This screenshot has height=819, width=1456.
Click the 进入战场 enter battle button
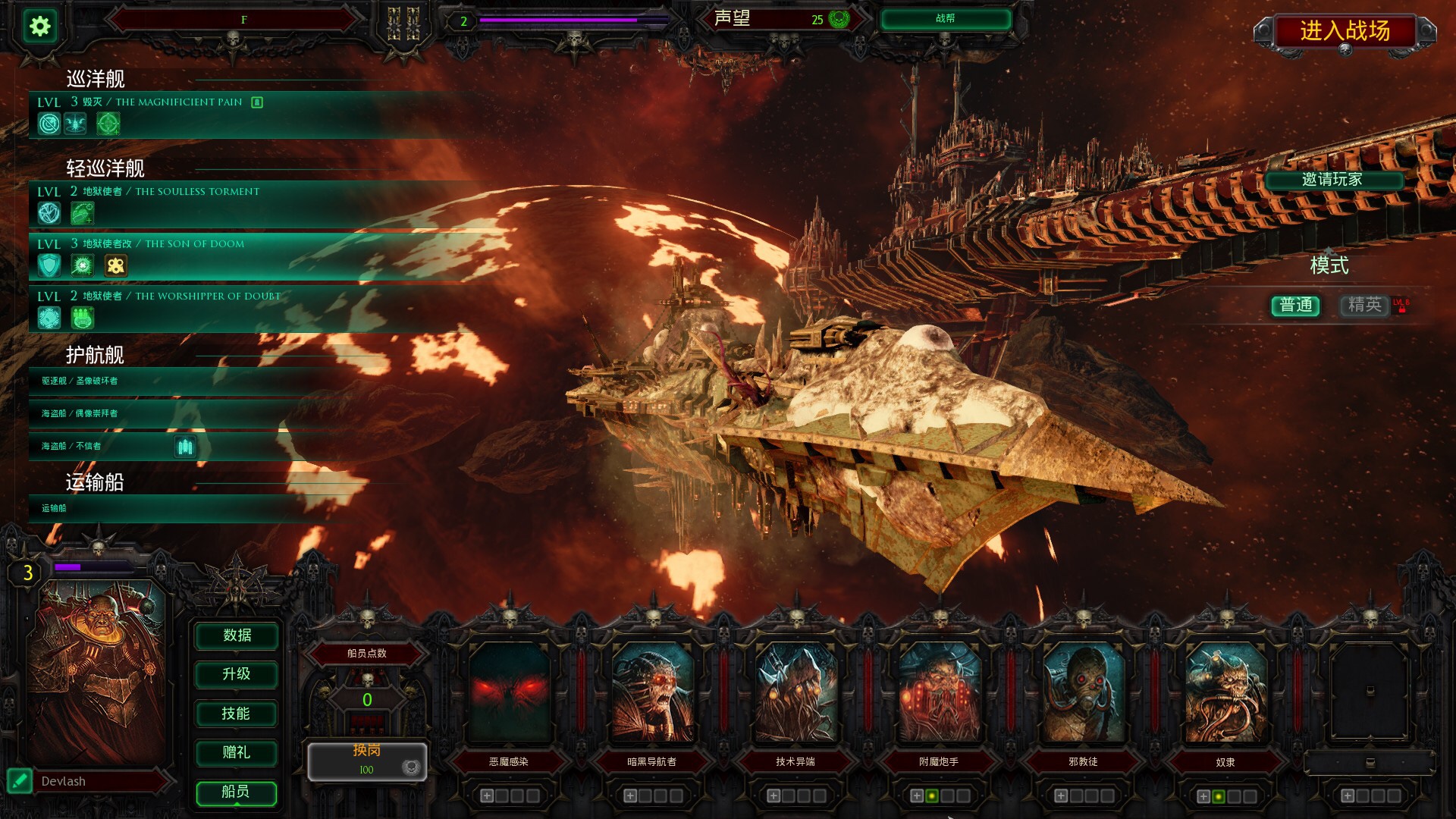pos(1345,31)
